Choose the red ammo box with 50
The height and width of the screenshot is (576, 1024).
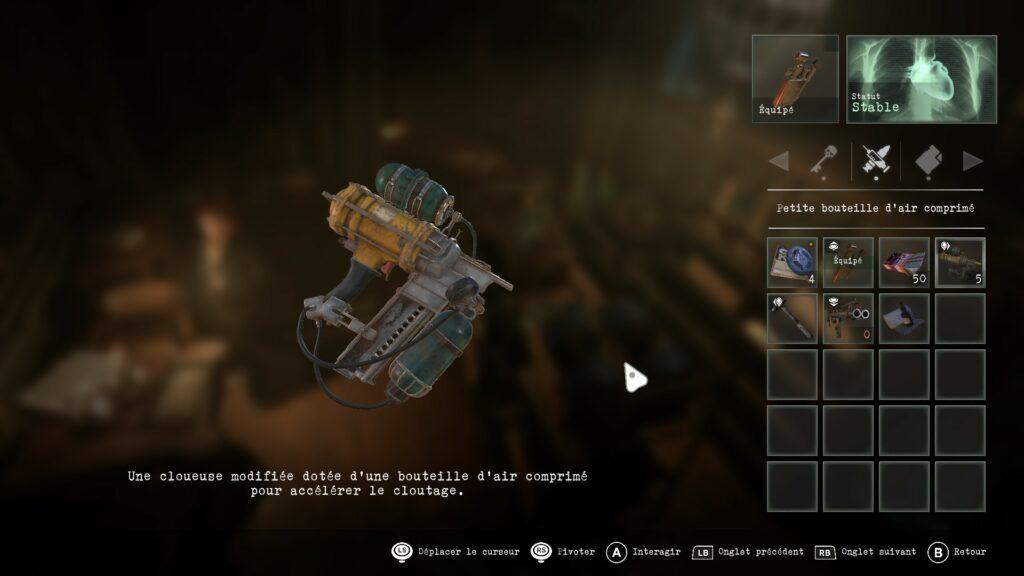[x=904, y=262]
